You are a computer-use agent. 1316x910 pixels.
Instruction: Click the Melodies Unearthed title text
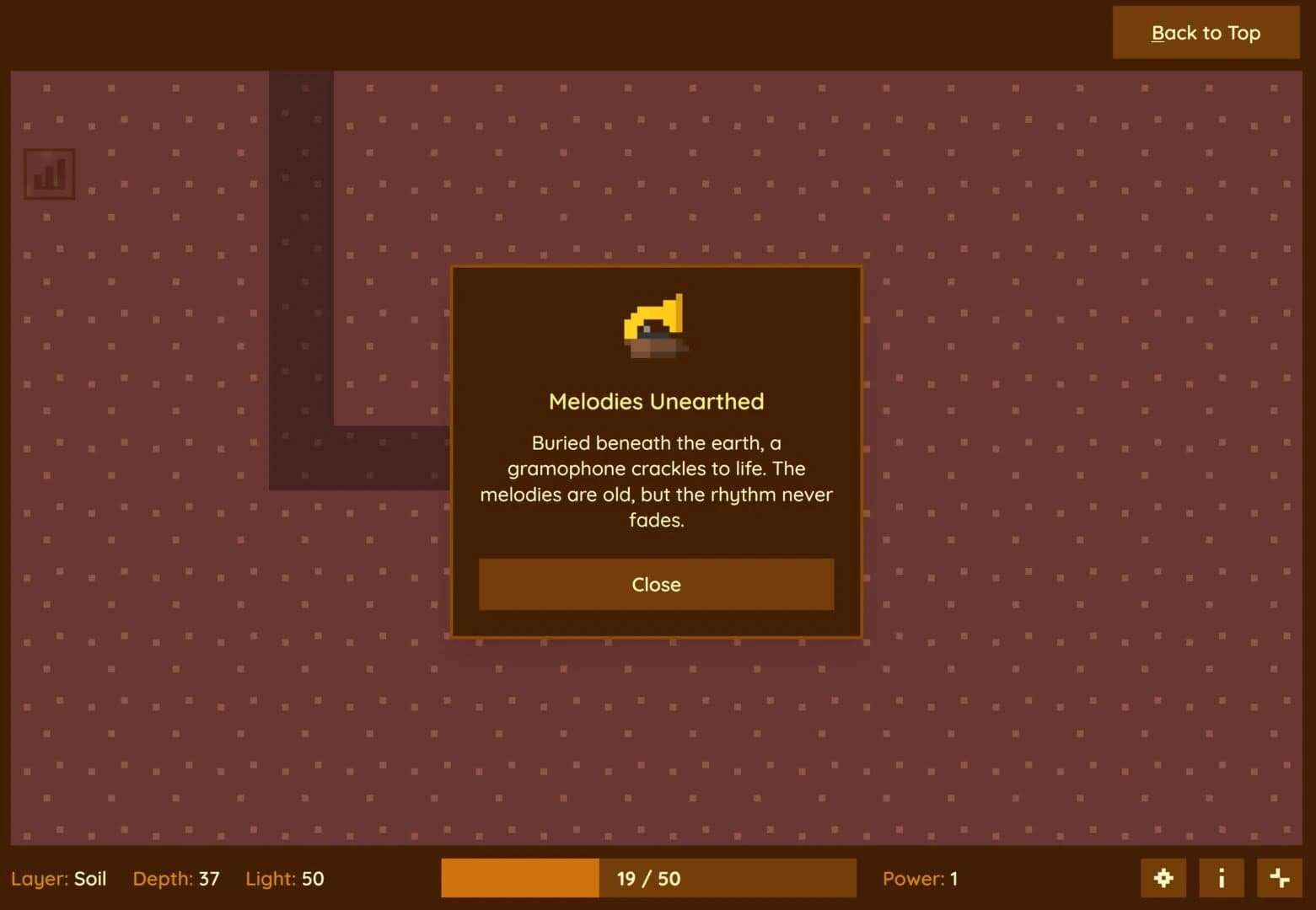coord(656,402)
